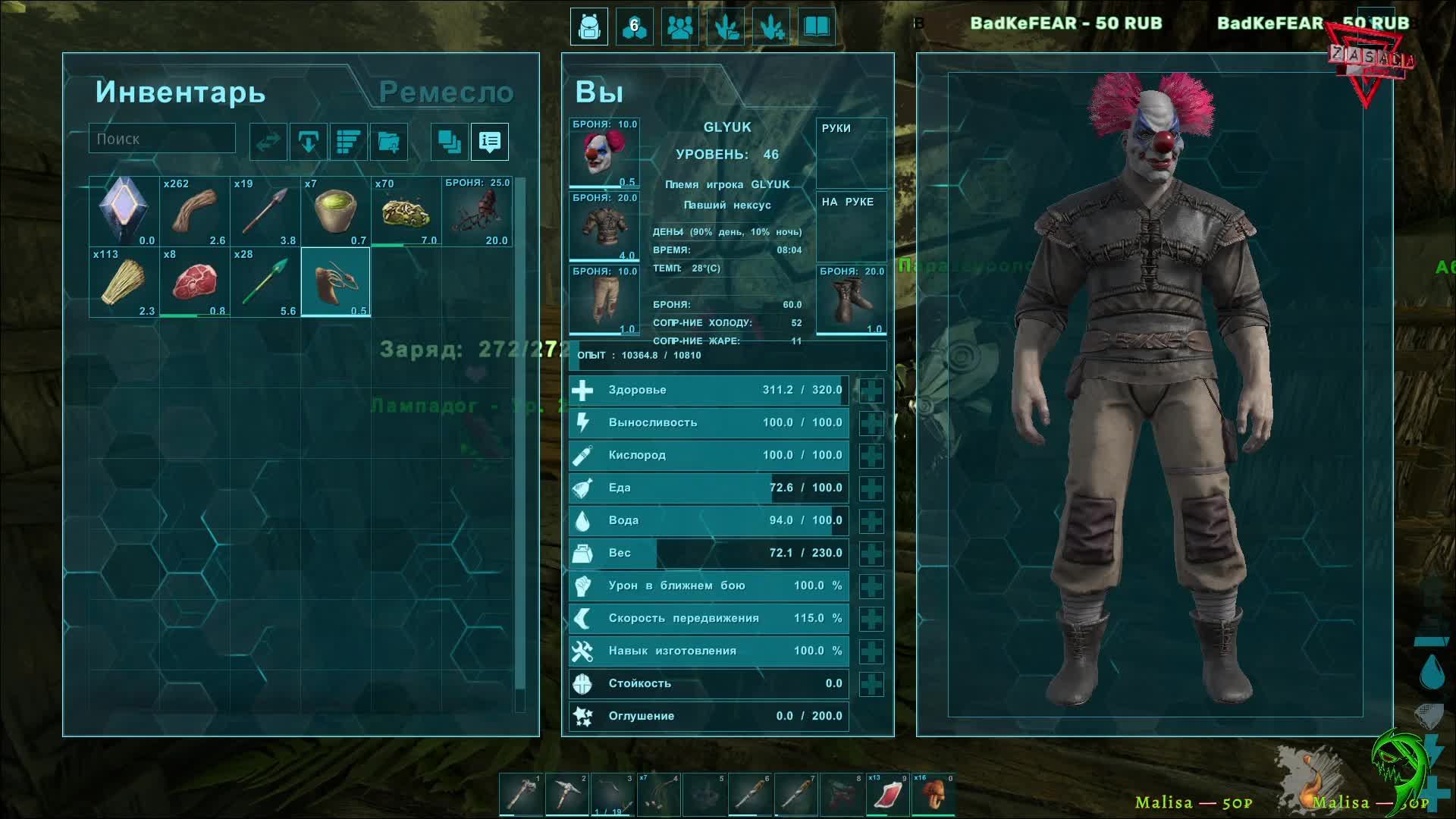This screenshot has width=1456, height=819.
Task: Click the Поиск inventory search field
Action: pyautogui.click(x=162, y=139)
